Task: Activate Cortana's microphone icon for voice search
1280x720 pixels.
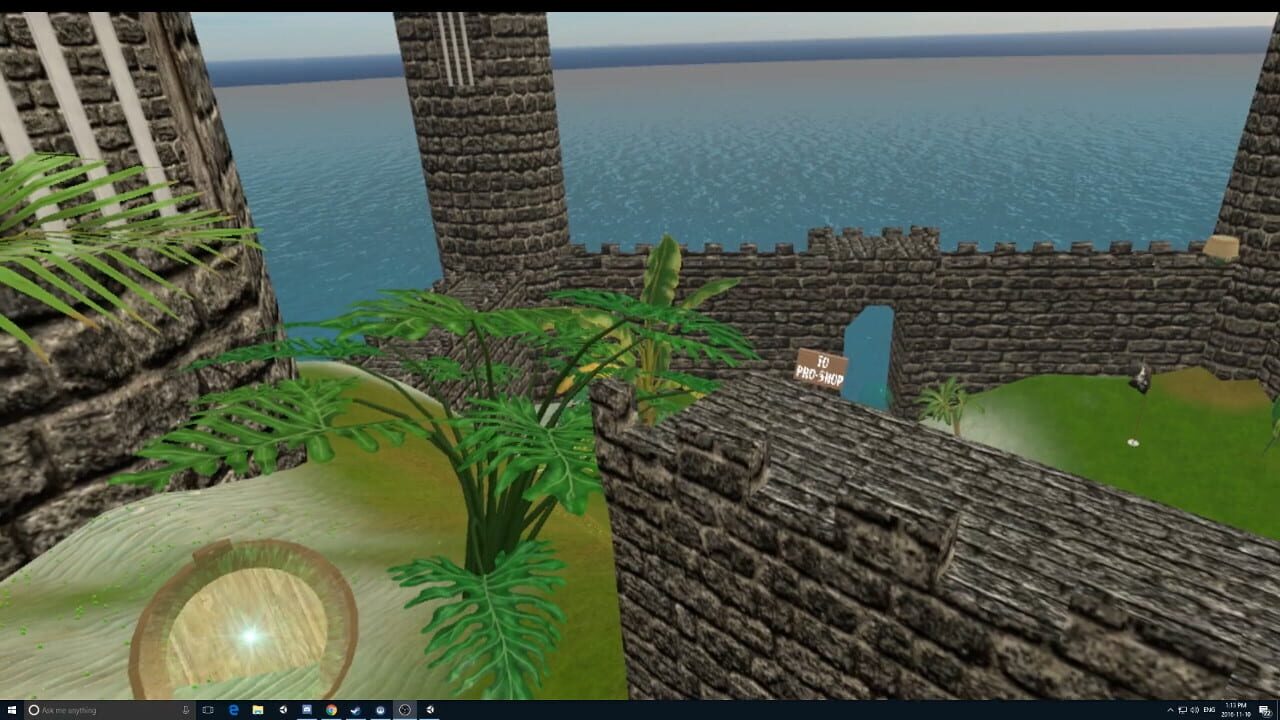Action: (x=185, y=710)
